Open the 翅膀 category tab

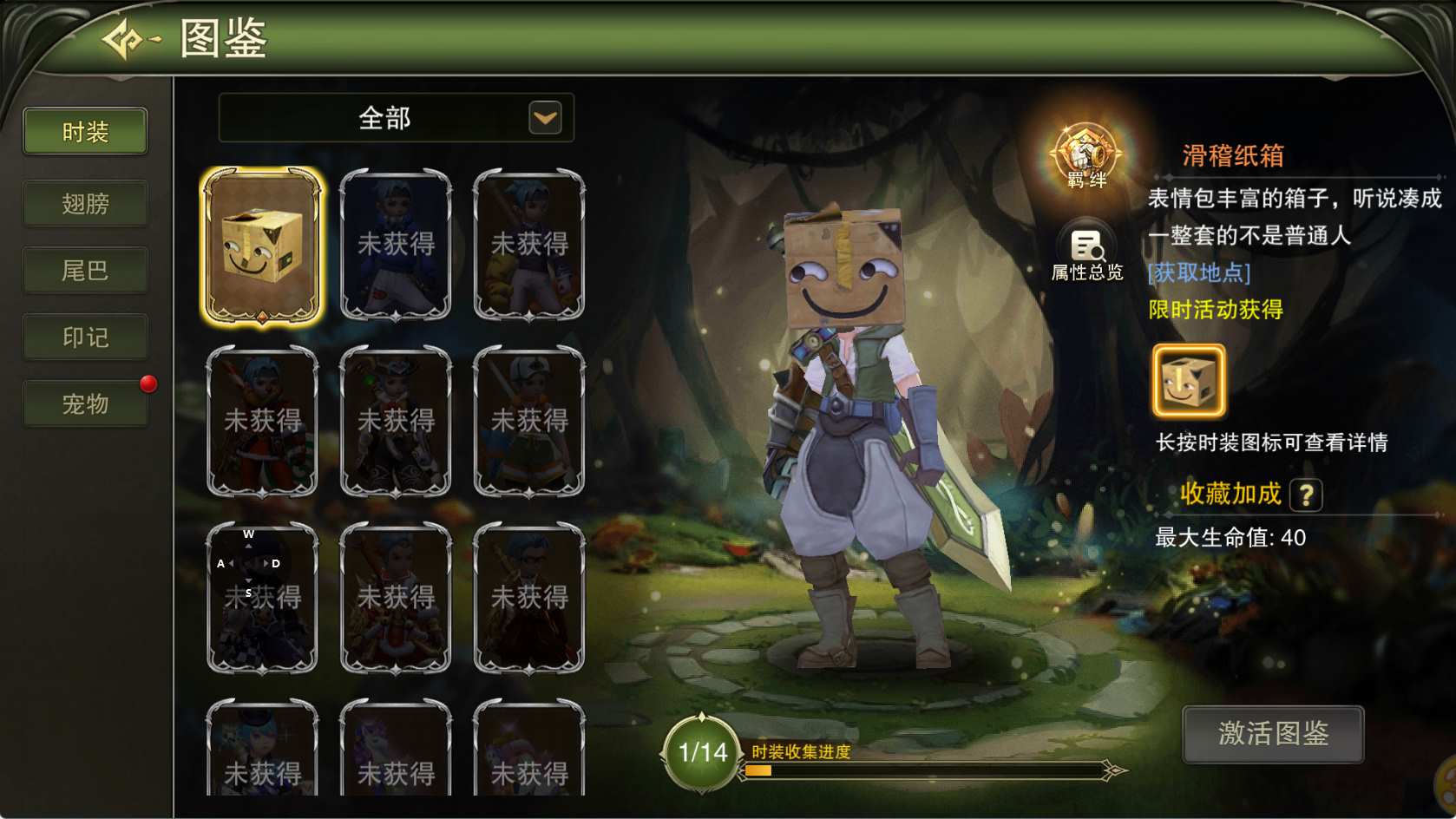coord(85,204)
